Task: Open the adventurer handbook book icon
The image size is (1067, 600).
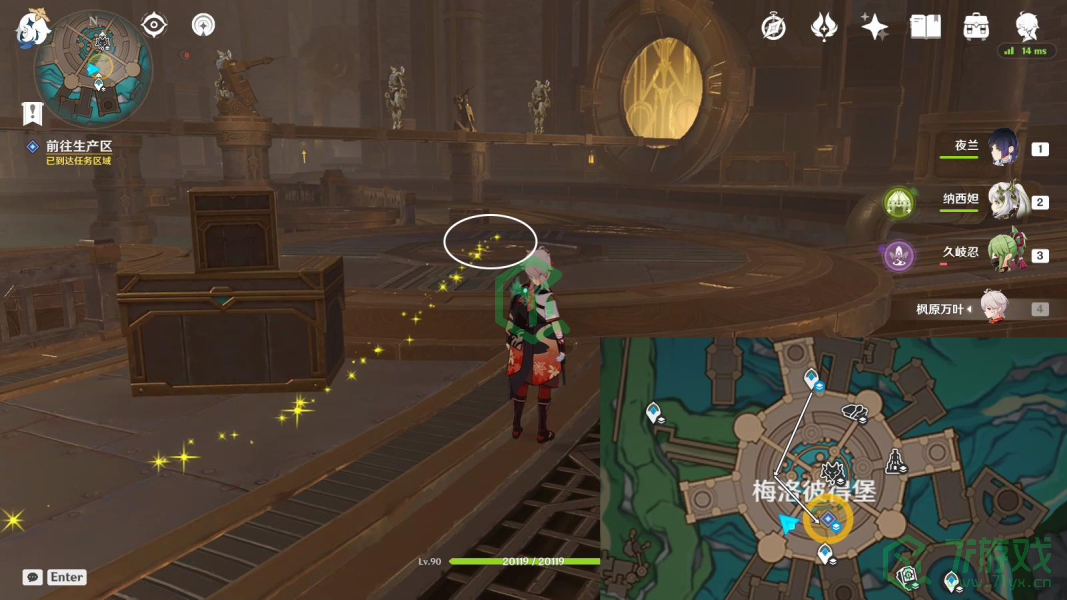Action: (926, 27)
